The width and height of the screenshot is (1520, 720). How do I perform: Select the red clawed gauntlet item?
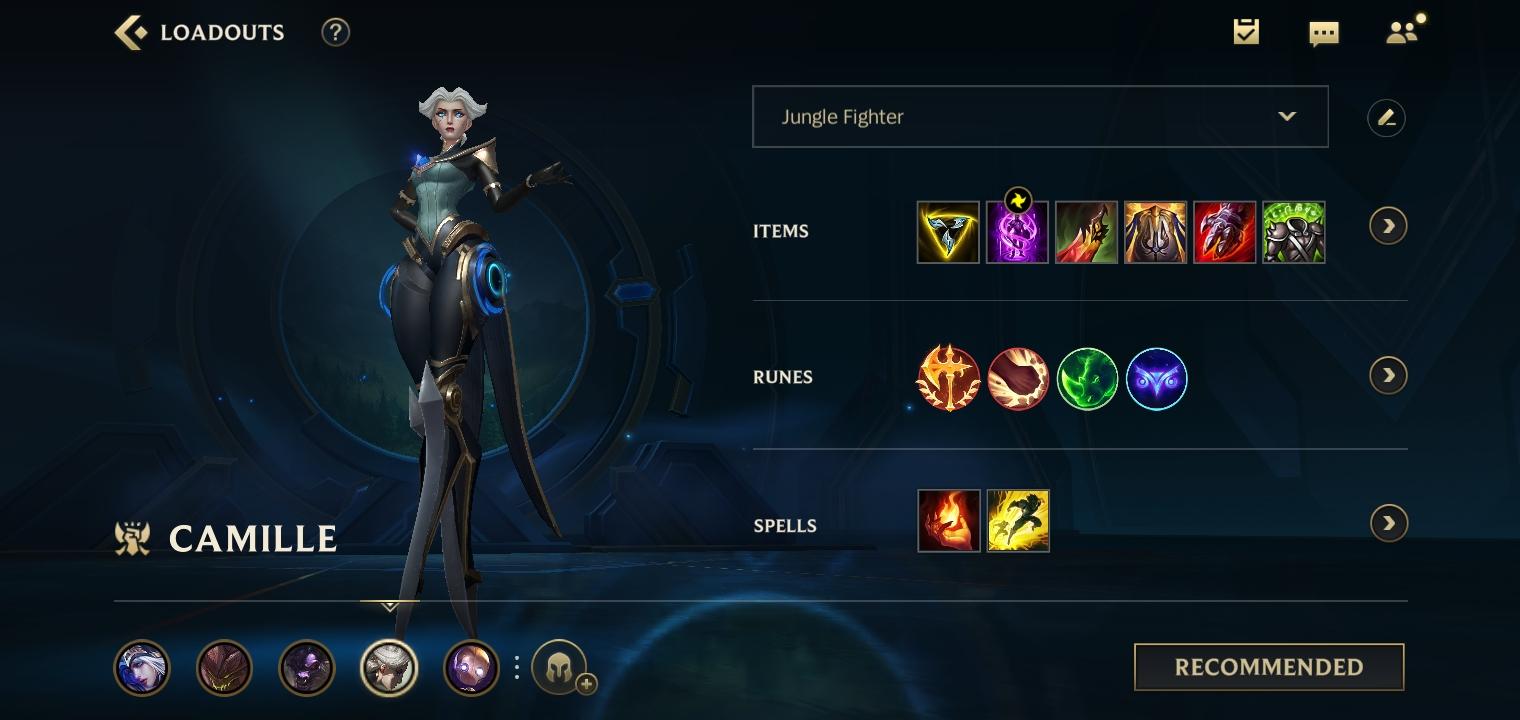point(1224,232)
